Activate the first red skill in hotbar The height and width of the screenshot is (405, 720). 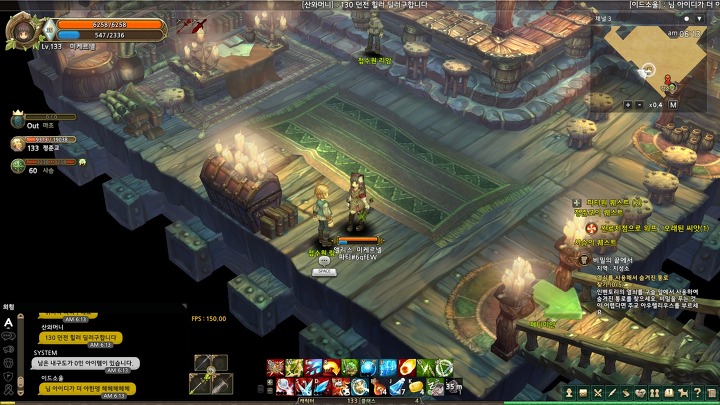274,367
